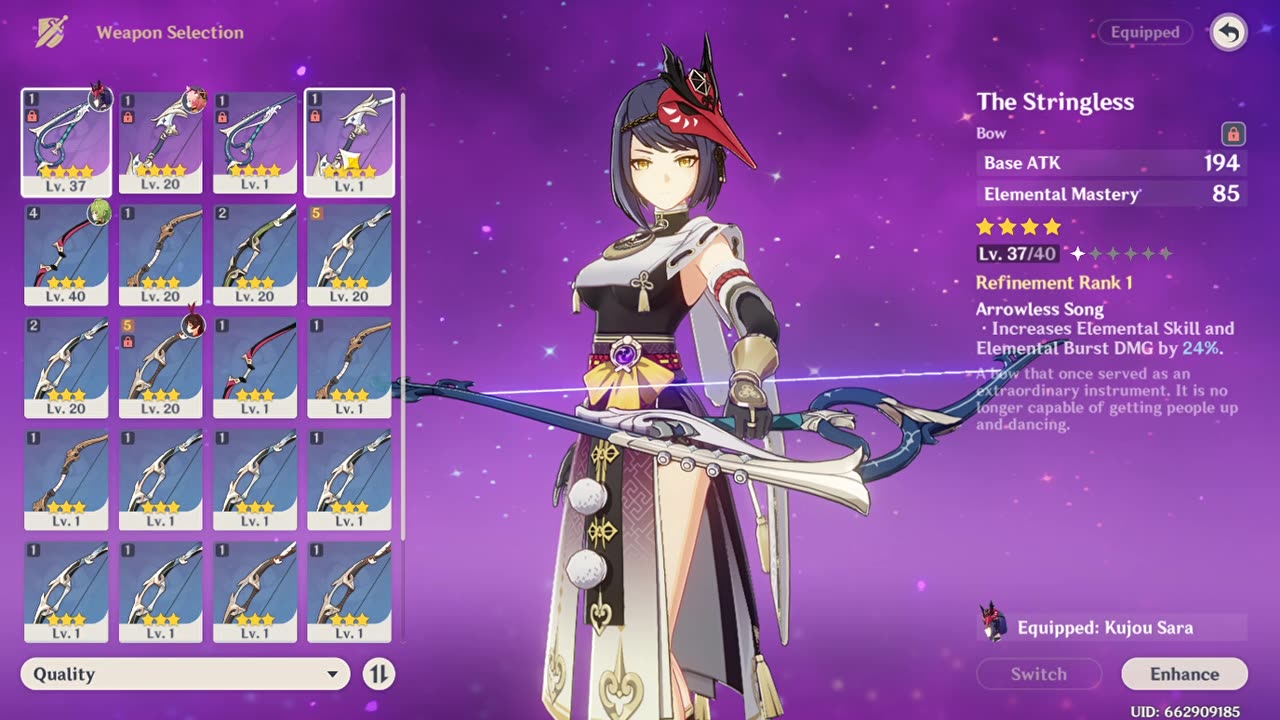Viewport: 1280px width, 720px height.
Task: Select the Lv. 37 Stringless bow
Action: [x=66, y=141]
